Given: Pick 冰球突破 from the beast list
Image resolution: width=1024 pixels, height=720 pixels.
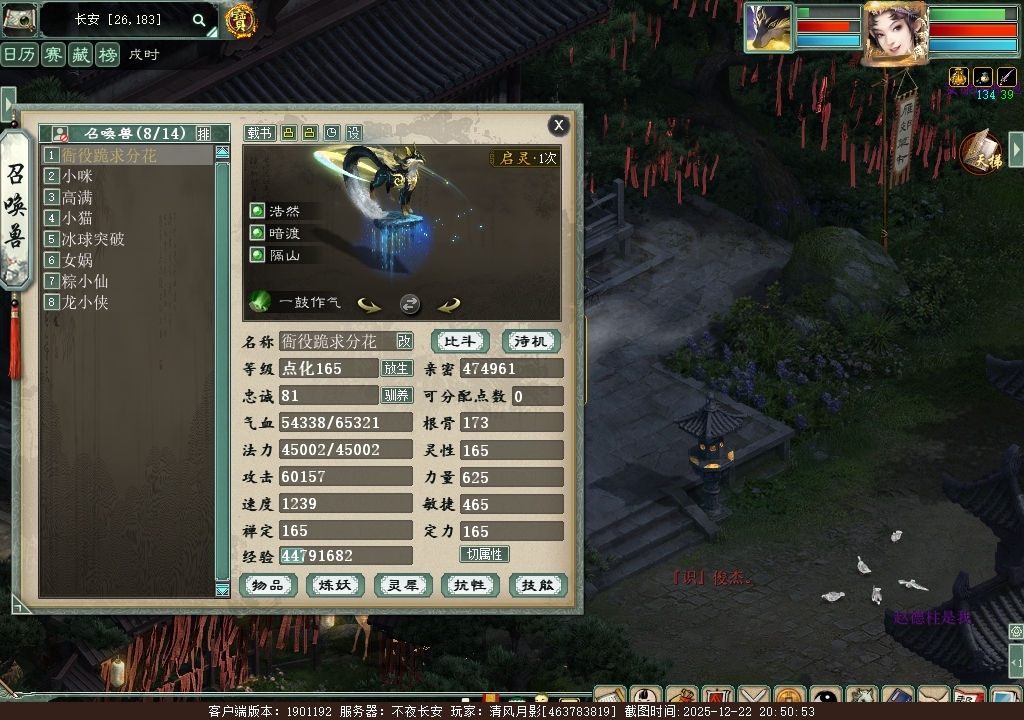Looking at the screenshot, I should [x=92, y=239].
